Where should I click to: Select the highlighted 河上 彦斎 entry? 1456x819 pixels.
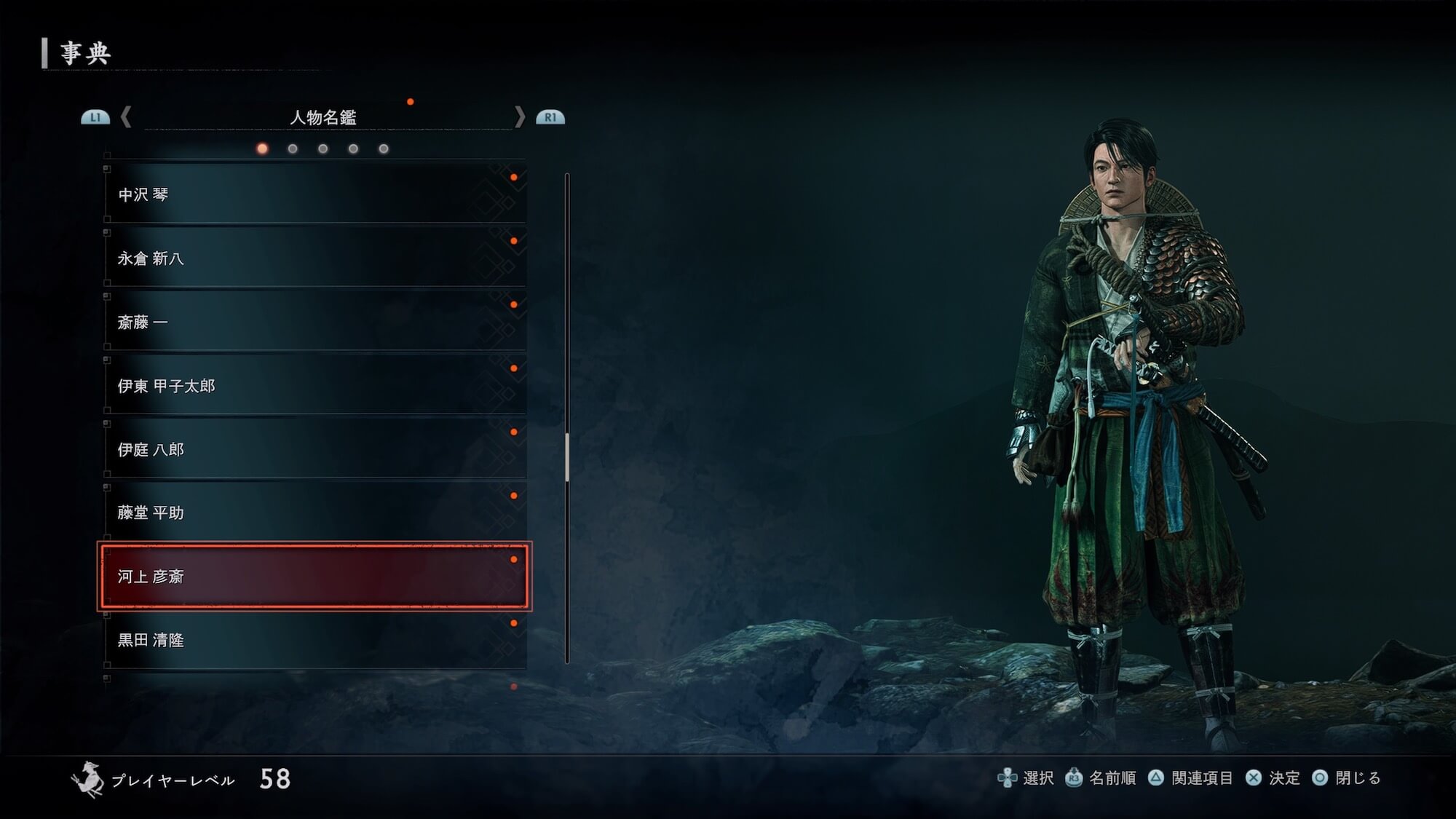click(x=314, y=576)
